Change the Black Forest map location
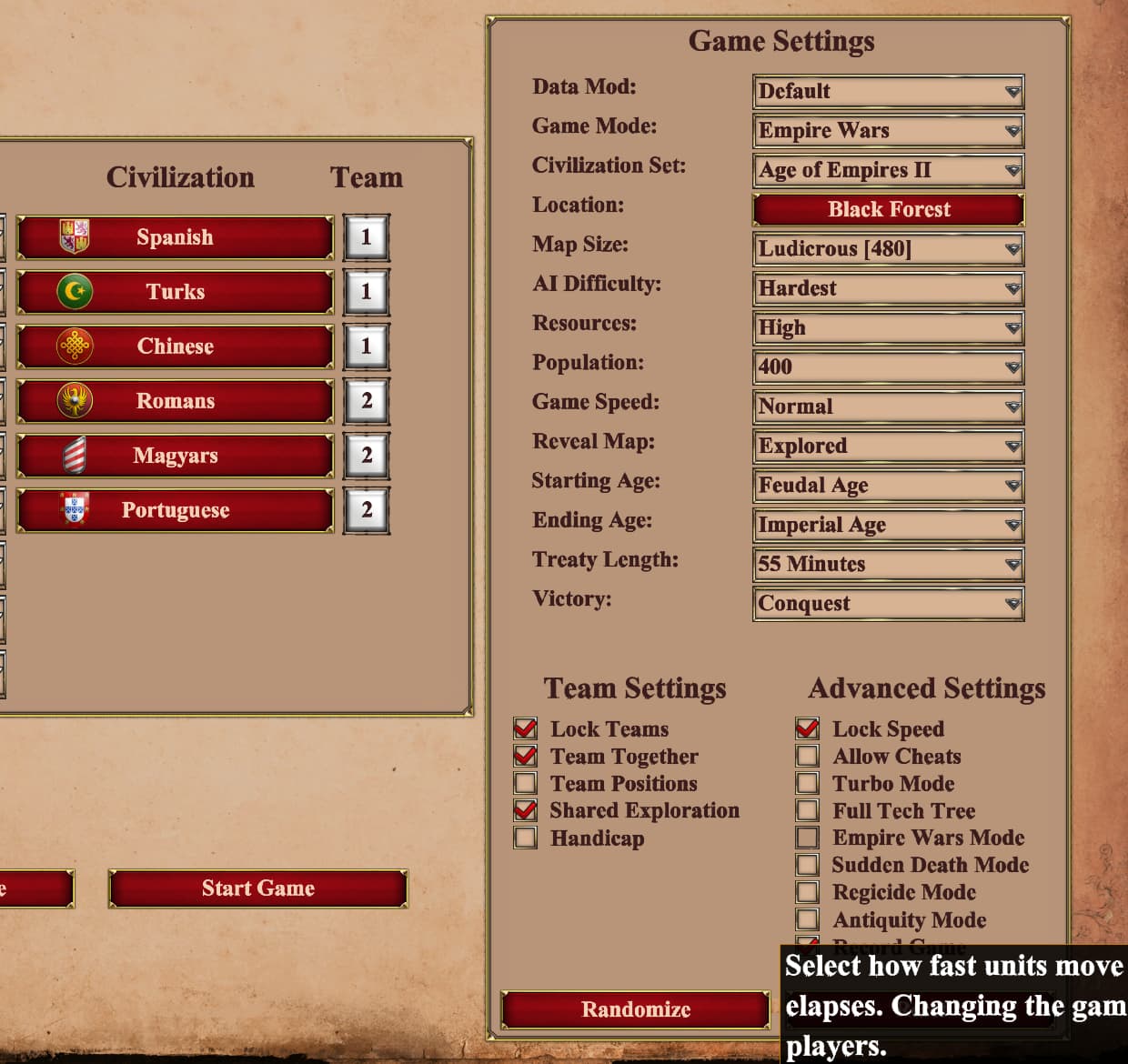 pos(888,209)
